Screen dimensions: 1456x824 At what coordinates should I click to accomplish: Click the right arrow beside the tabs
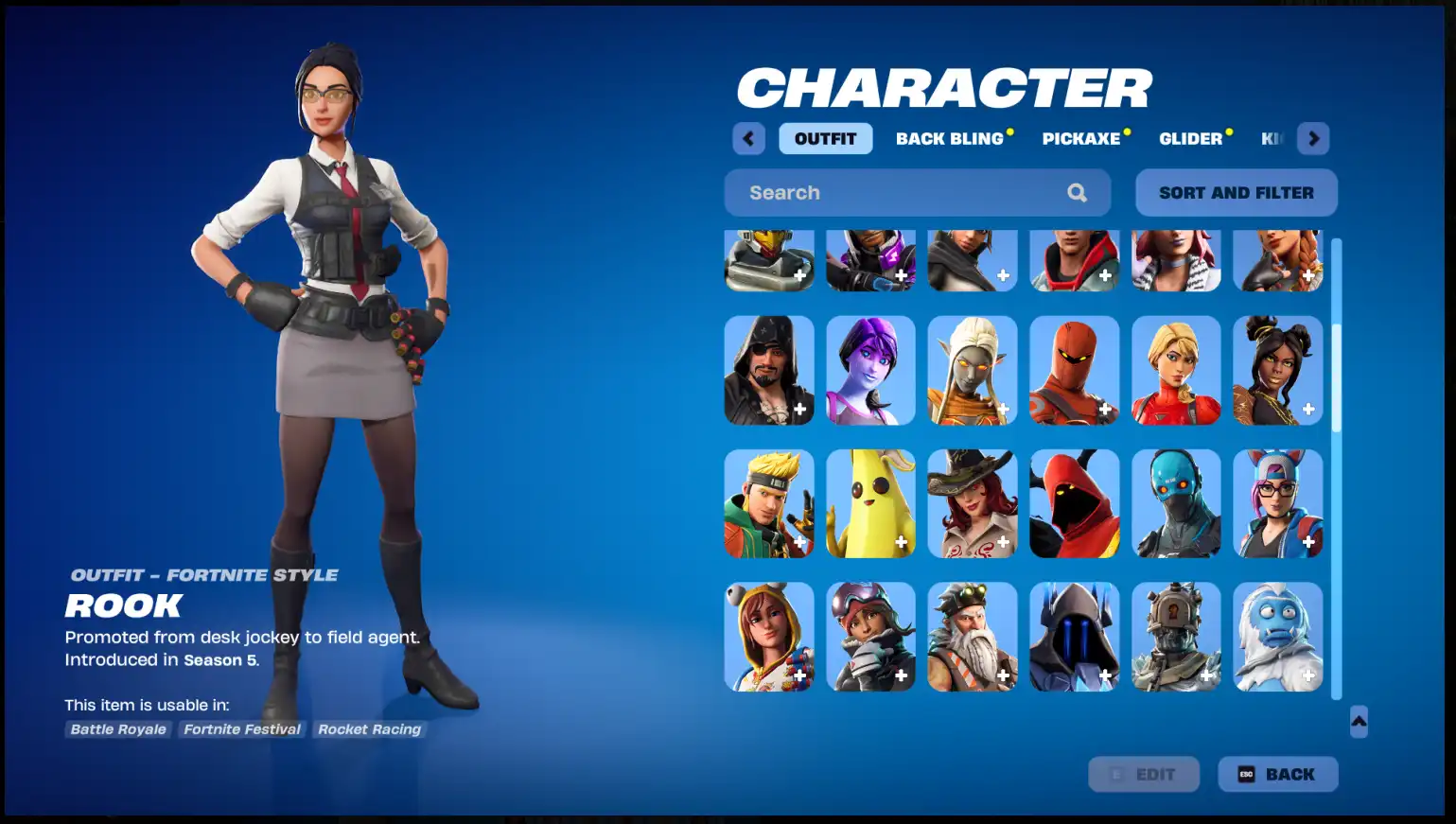click(x=1313, y=139)
